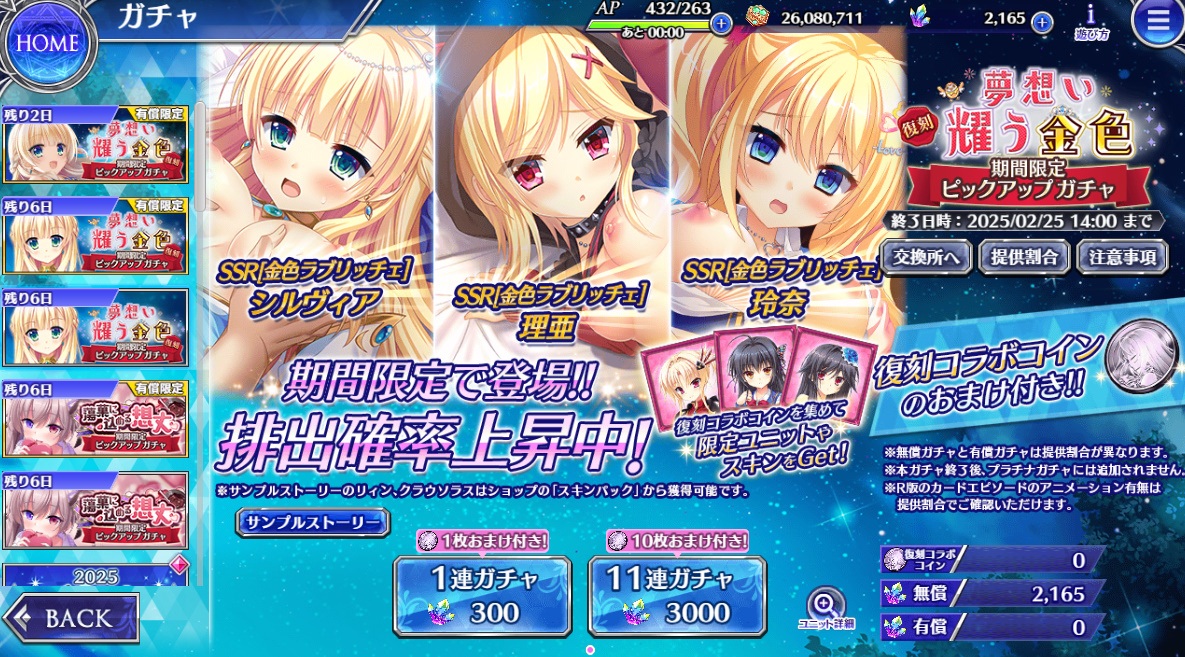This screenshot has width=1185, height=657.
Task: Open the 交換所へ exchange shop
Action: pos(926,257)
